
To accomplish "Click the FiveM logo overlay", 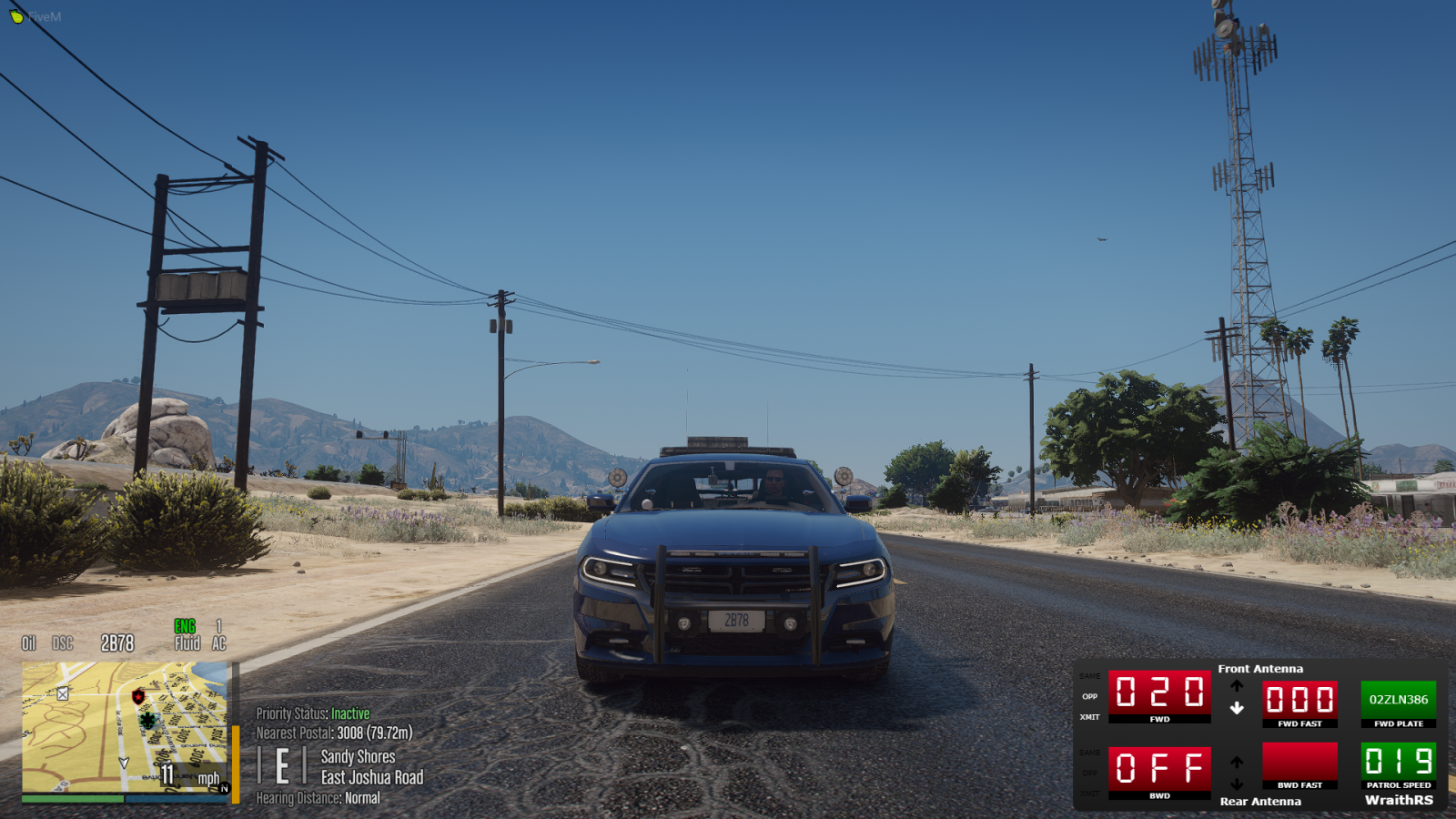I will [35, 16].
